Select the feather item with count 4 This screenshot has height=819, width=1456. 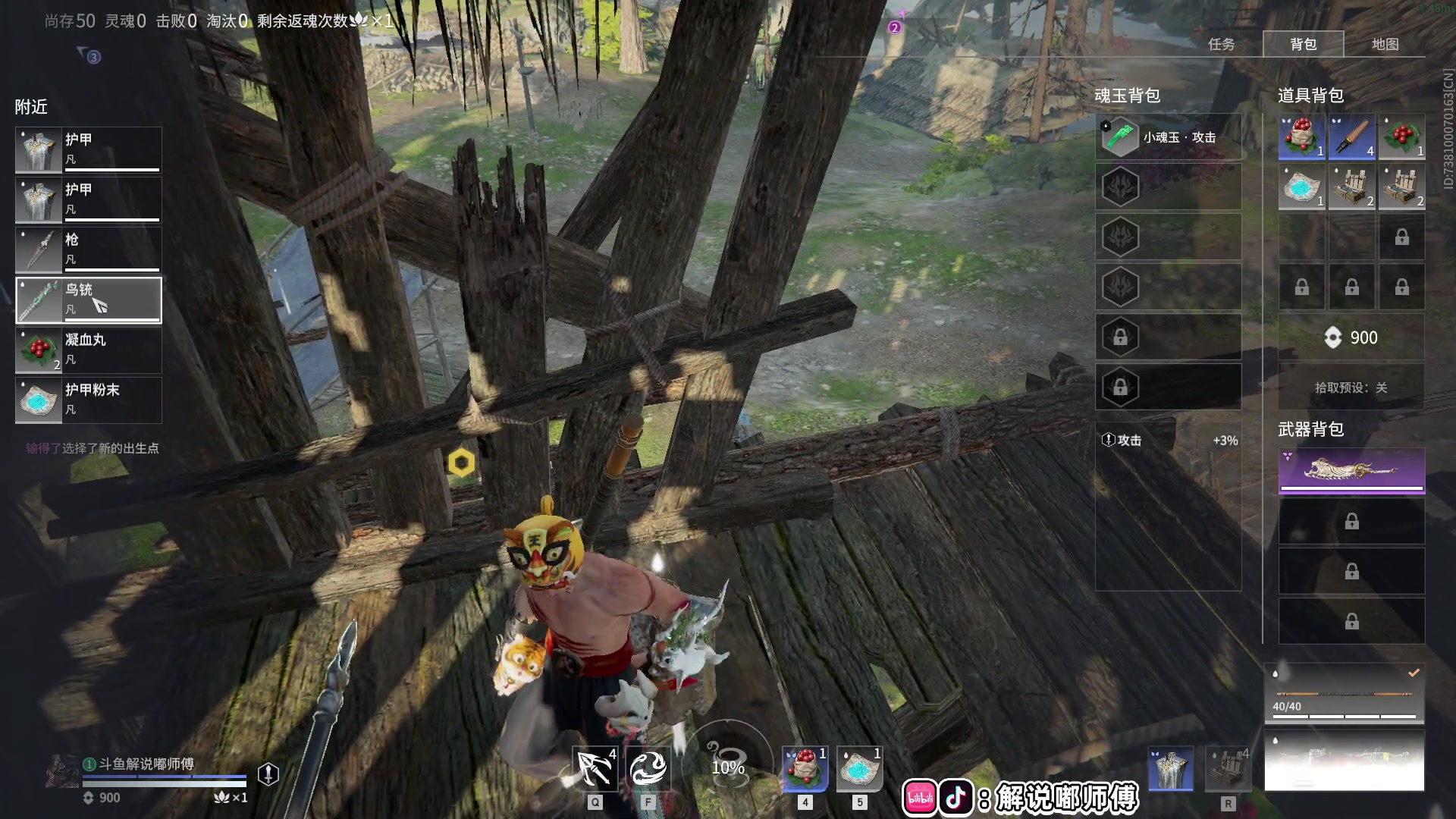pos(1351,137)
